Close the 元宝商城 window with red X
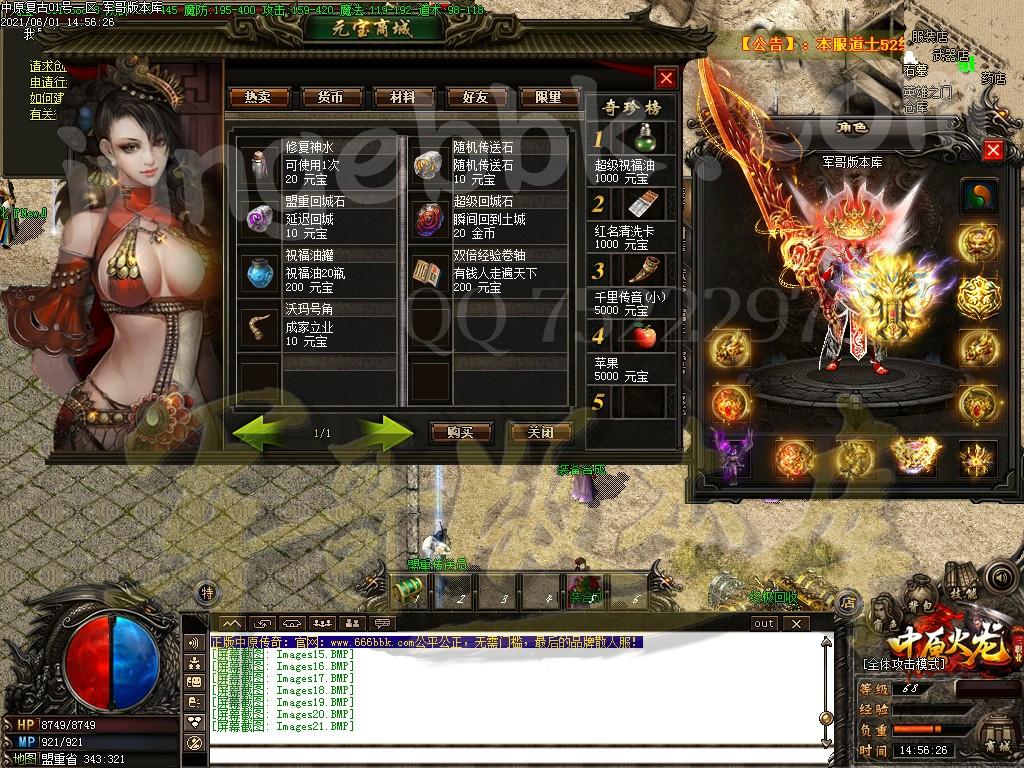This screenshot has width=1024, height=768. coord(666,77)
